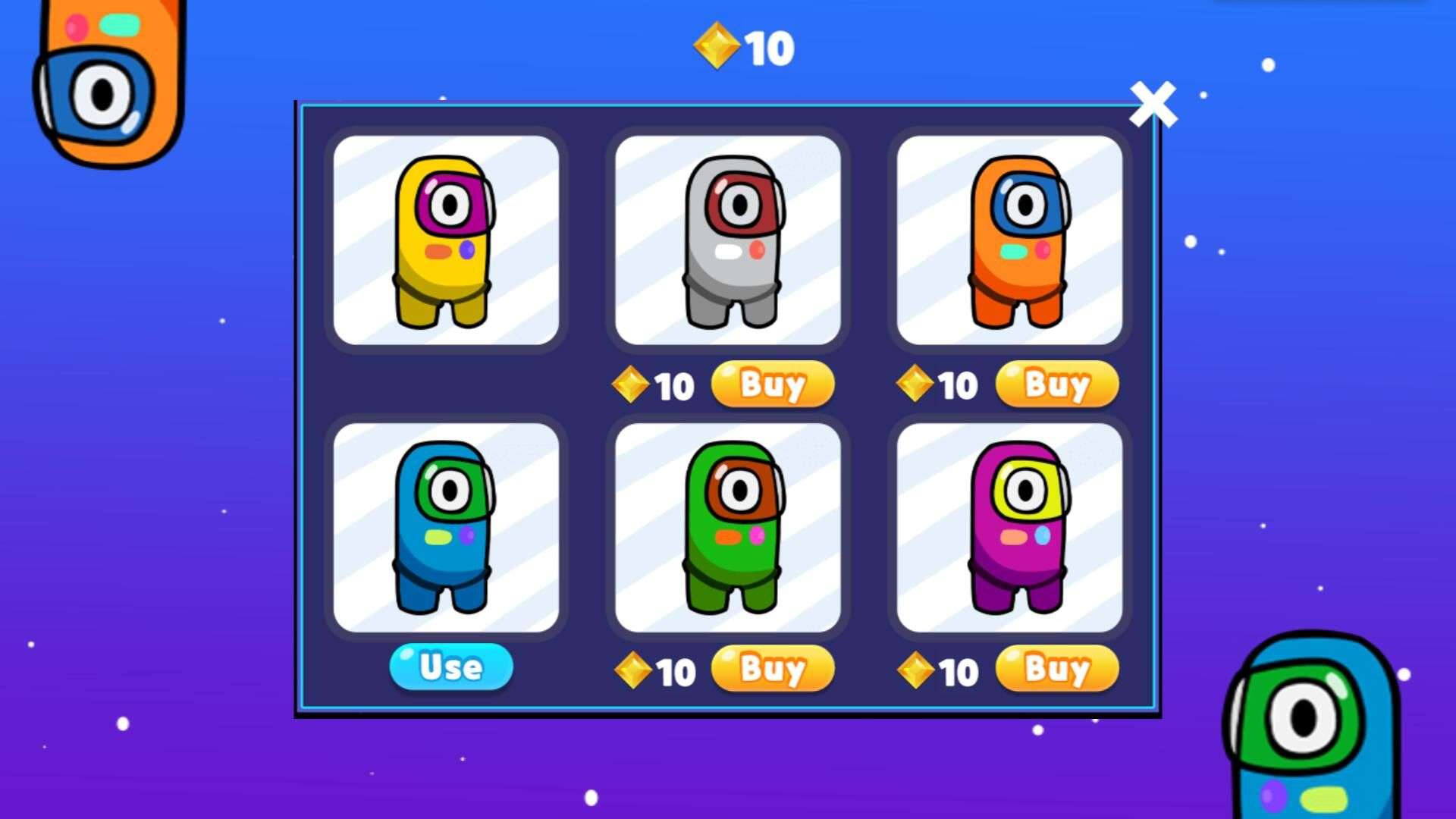Select the green crewmate skin tile
Screen dimensions: 1456x819
coord(728,527)
